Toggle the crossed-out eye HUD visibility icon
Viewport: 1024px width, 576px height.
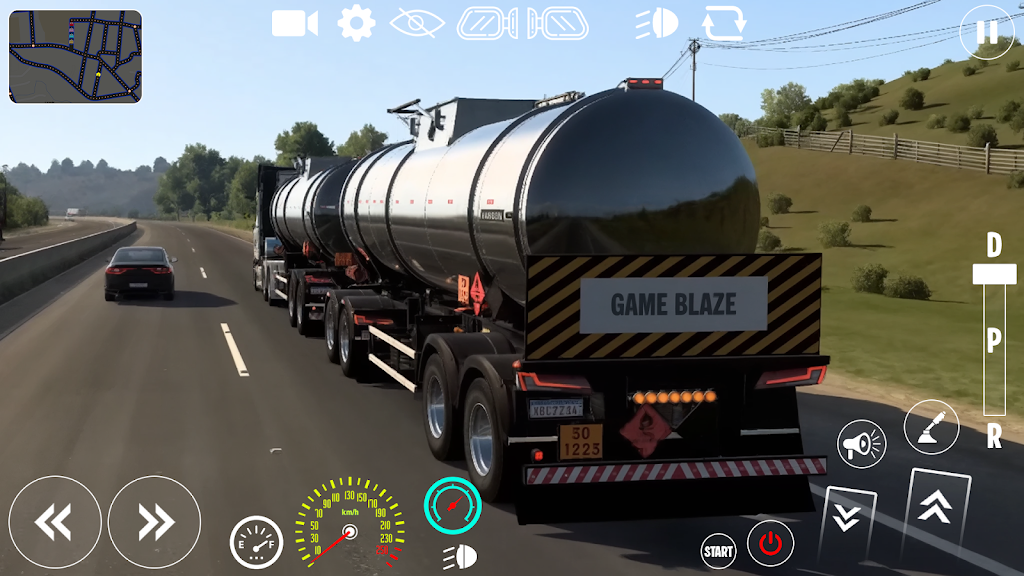[418, 22]
